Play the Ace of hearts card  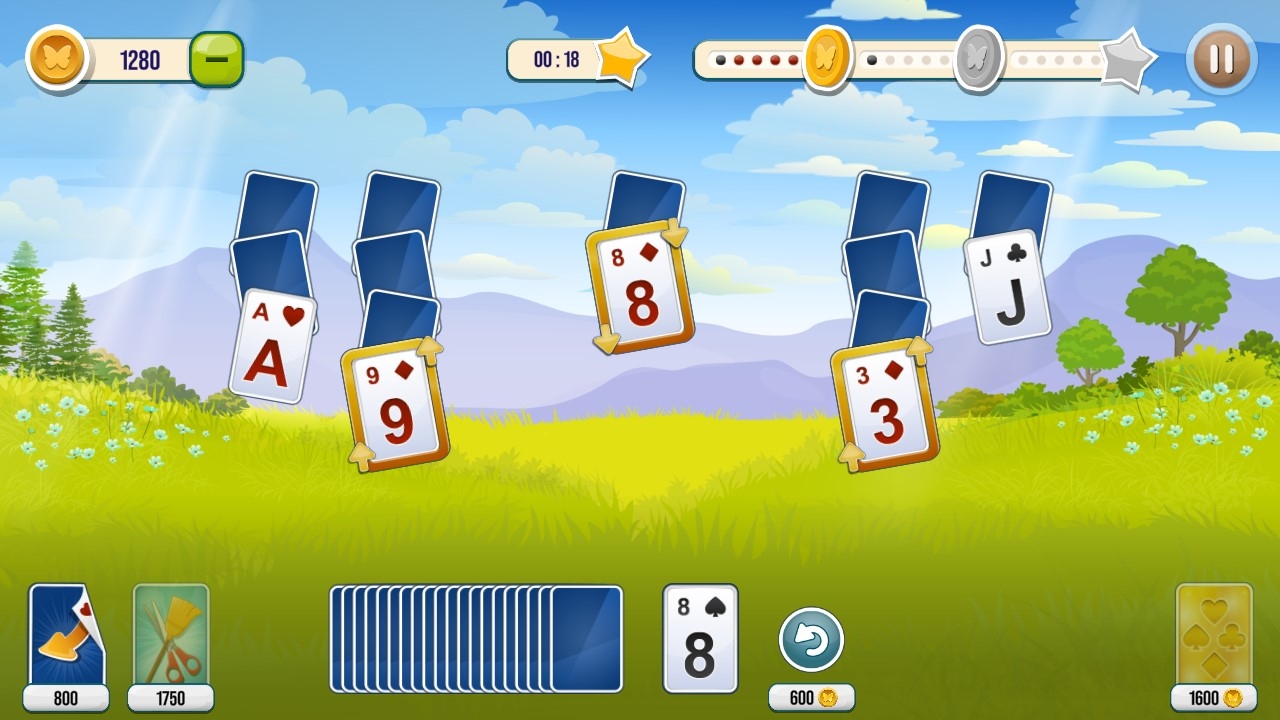point(272,345)
